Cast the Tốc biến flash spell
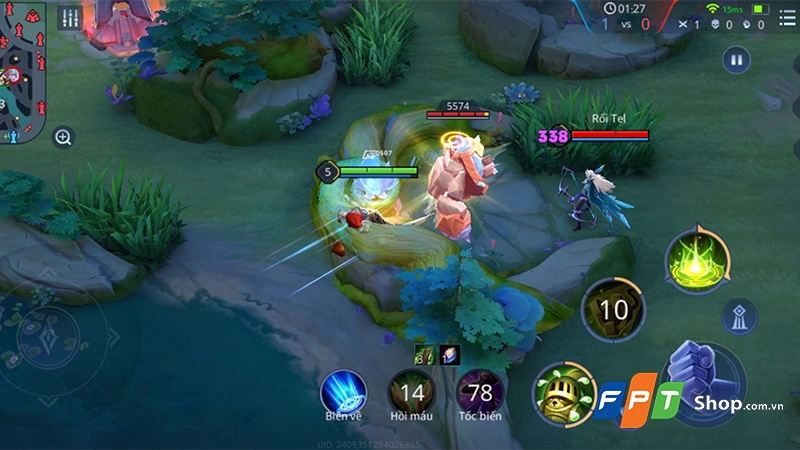The width and height of the screenshot is (800, 450). [479, 392]
